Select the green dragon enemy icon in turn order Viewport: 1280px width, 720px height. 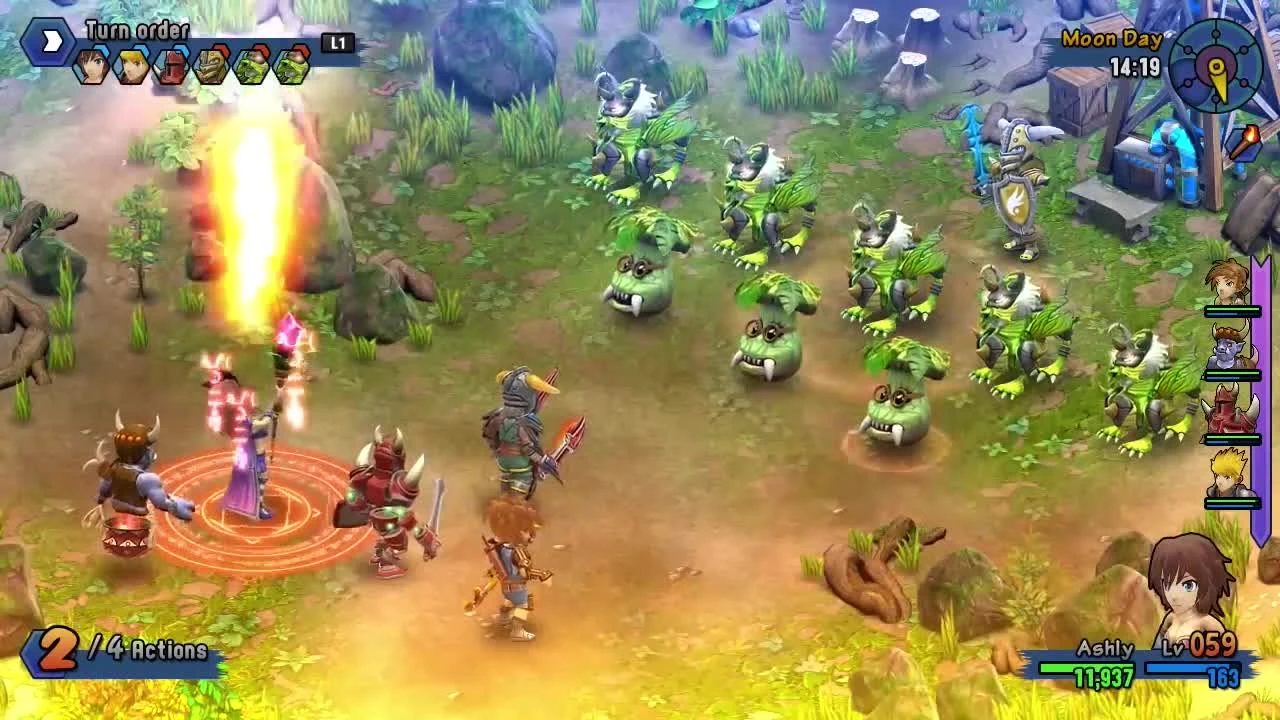coord(251,68)
